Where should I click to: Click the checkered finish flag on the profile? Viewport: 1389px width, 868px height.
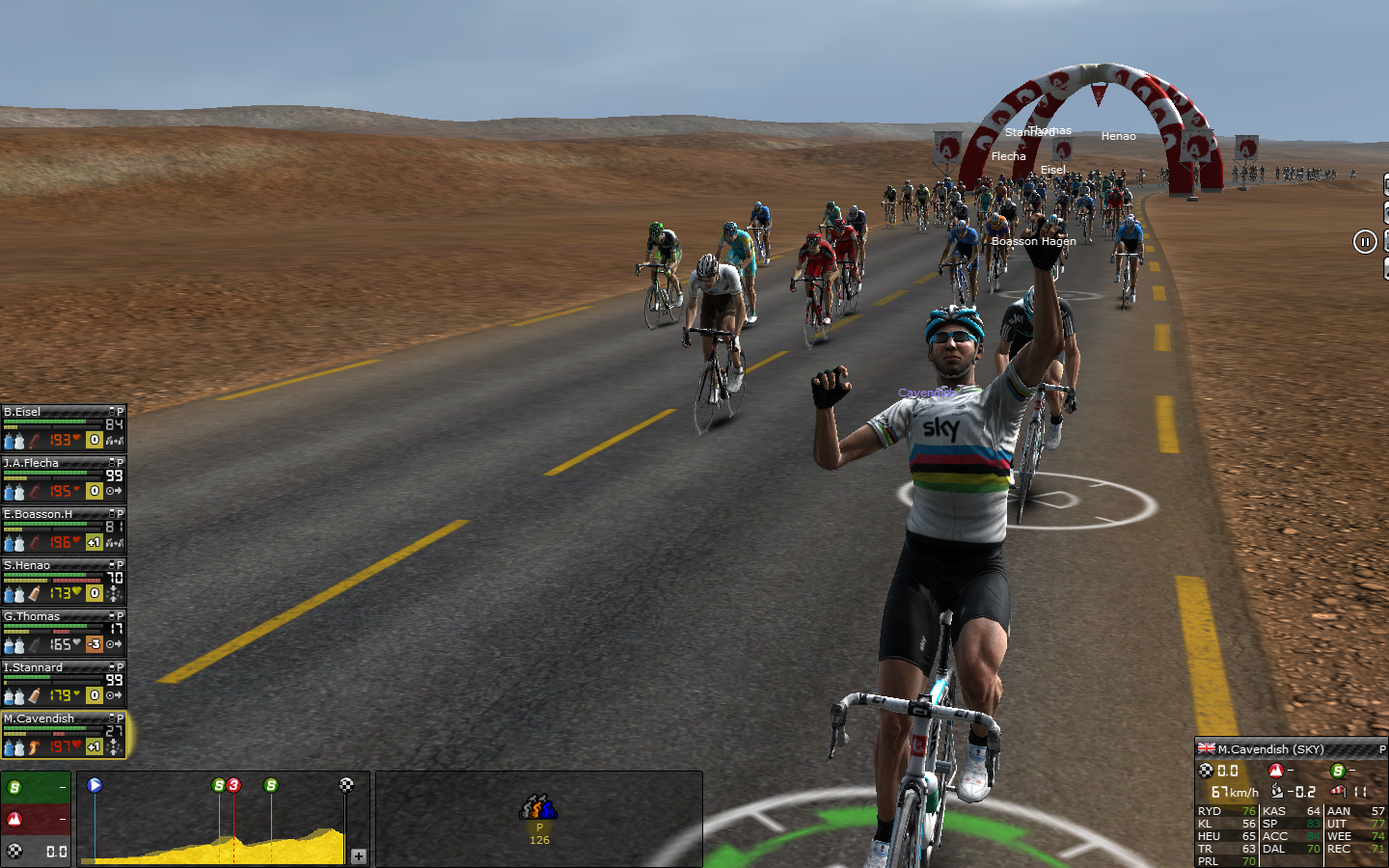(346, 785)
